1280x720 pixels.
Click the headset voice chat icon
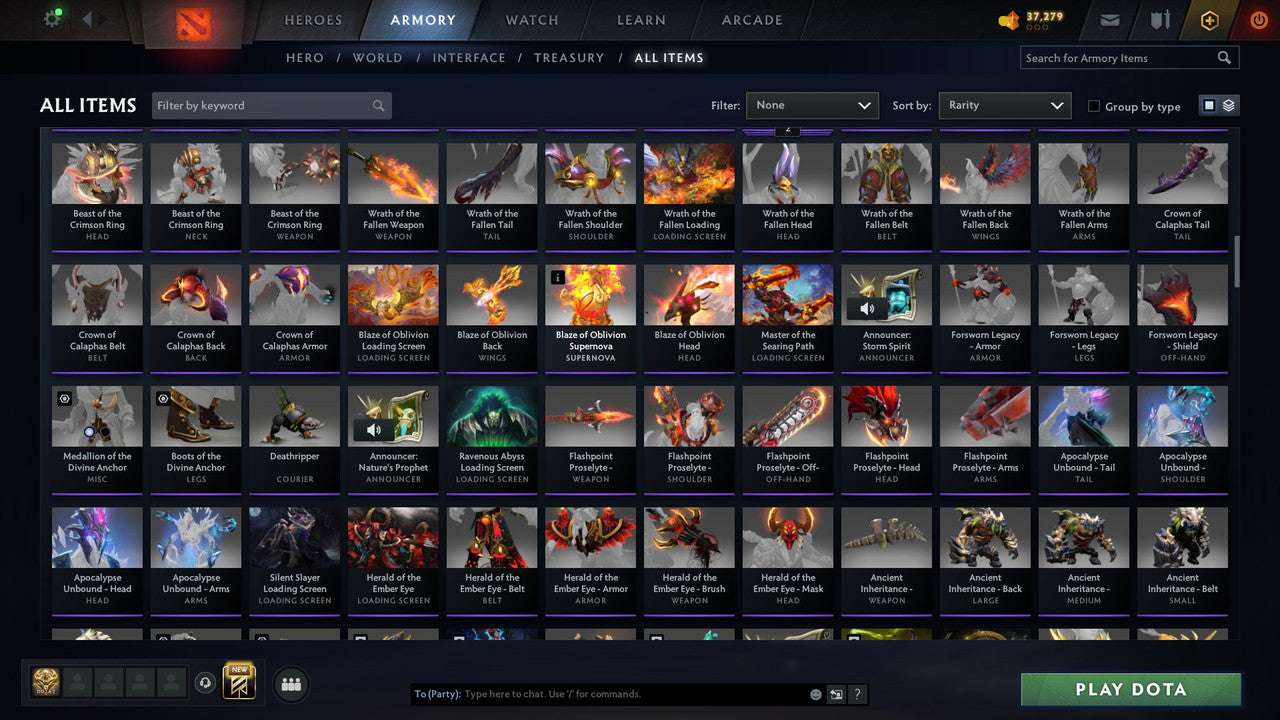tap(206, 683)
